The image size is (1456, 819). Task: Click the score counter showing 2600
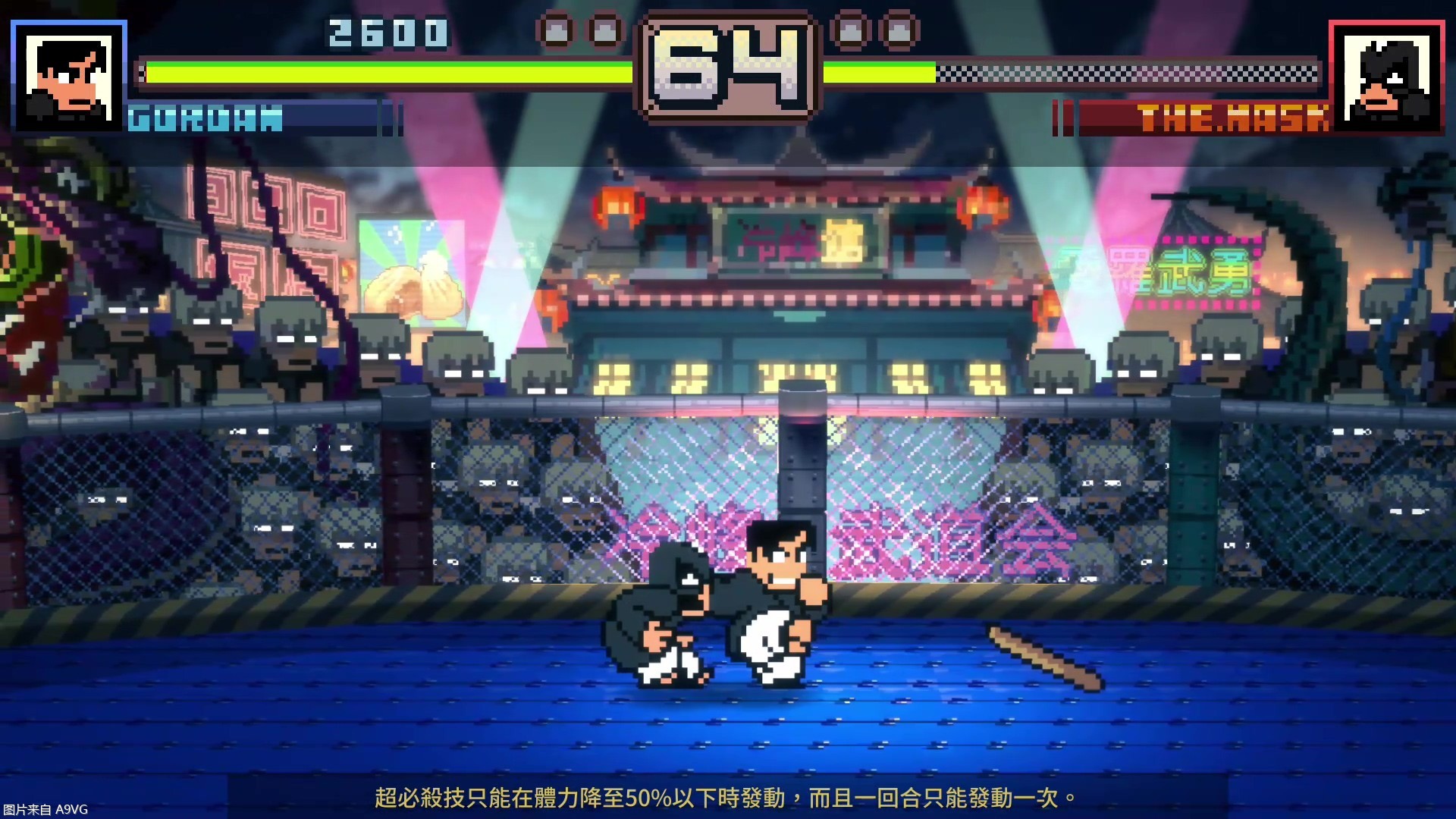coord(387,32)
